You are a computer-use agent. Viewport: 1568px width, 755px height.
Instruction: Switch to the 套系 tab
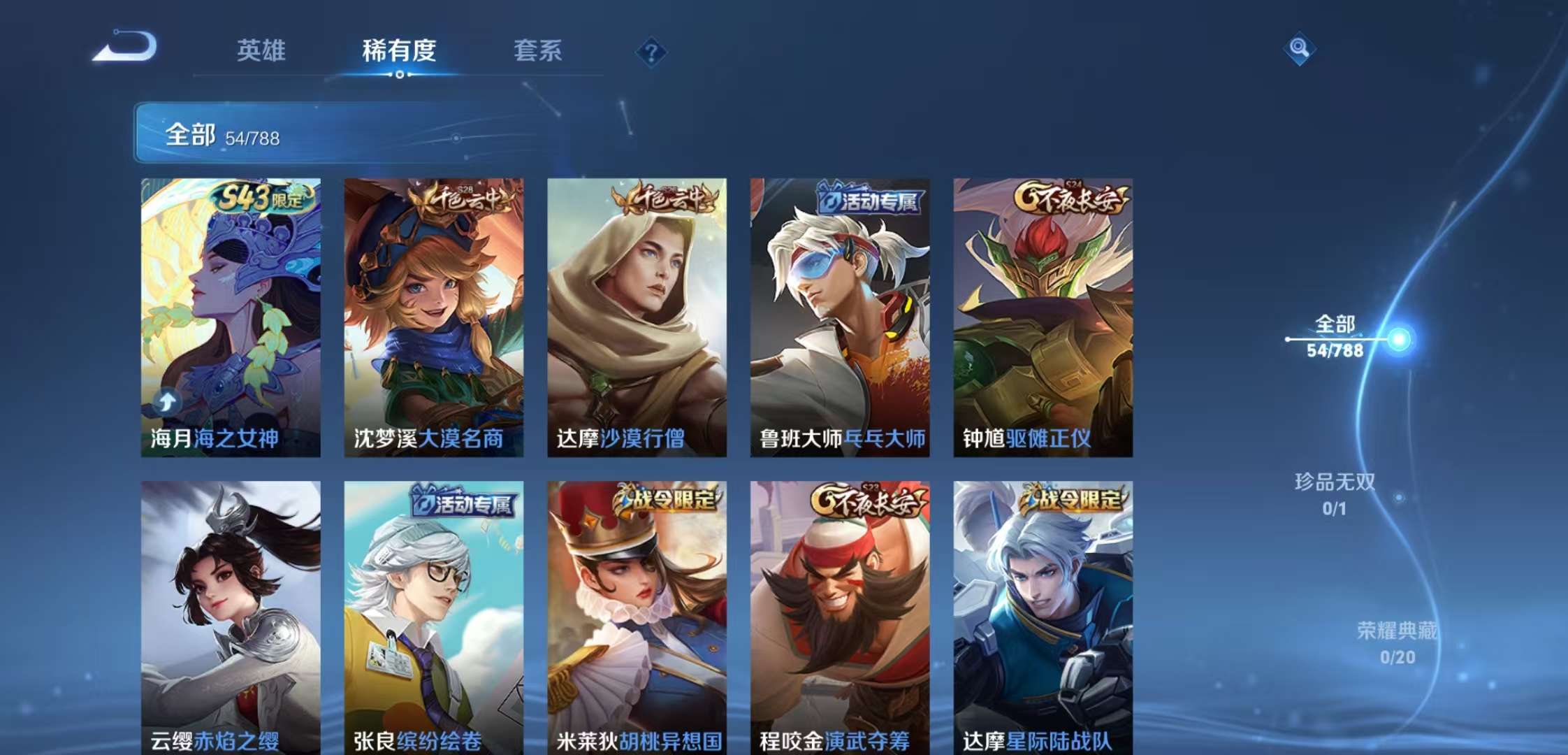540,50
